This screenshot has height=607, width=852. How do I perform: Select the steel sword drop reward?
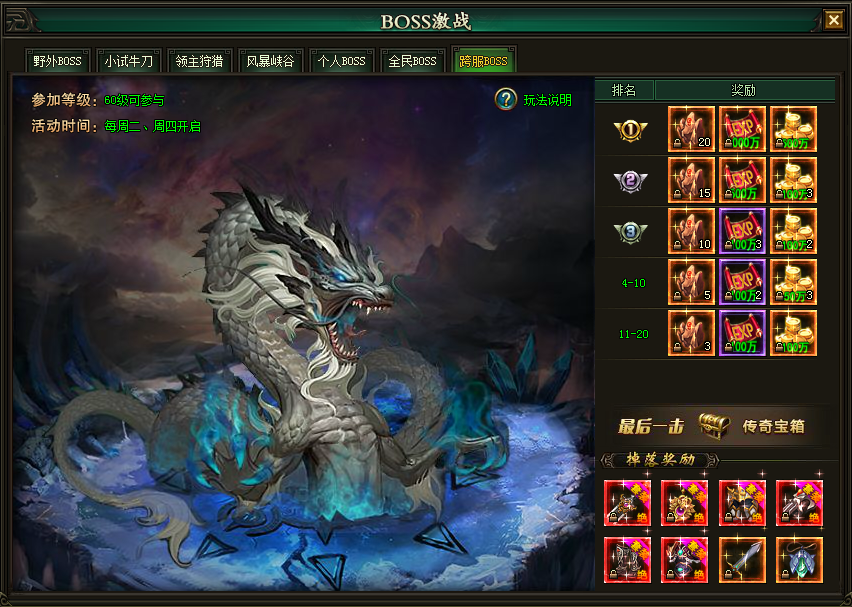click(742, 560)
